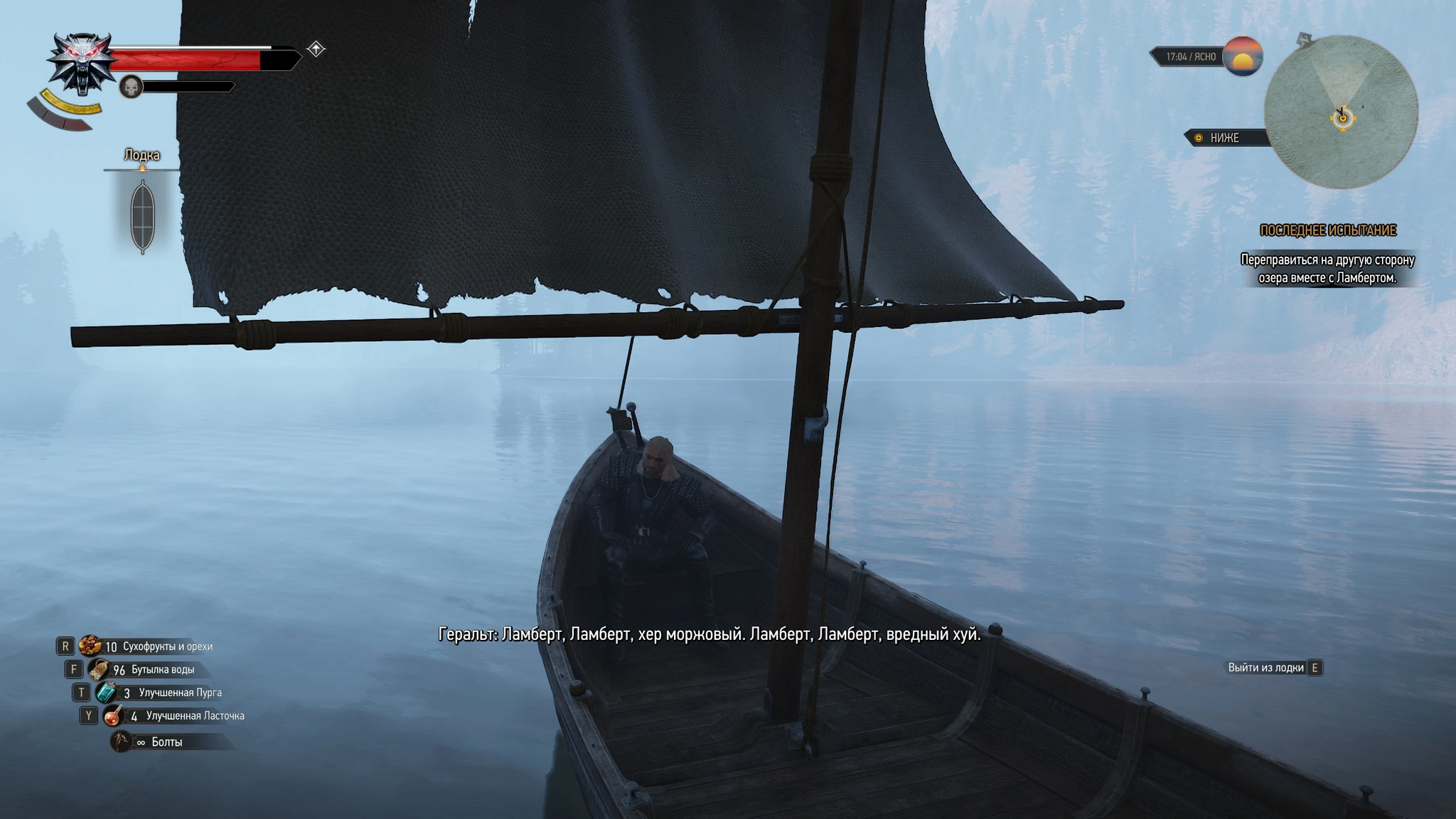Click the active buff icon beside health bar
1456x819 pixels.
click(x=316, y=49)
